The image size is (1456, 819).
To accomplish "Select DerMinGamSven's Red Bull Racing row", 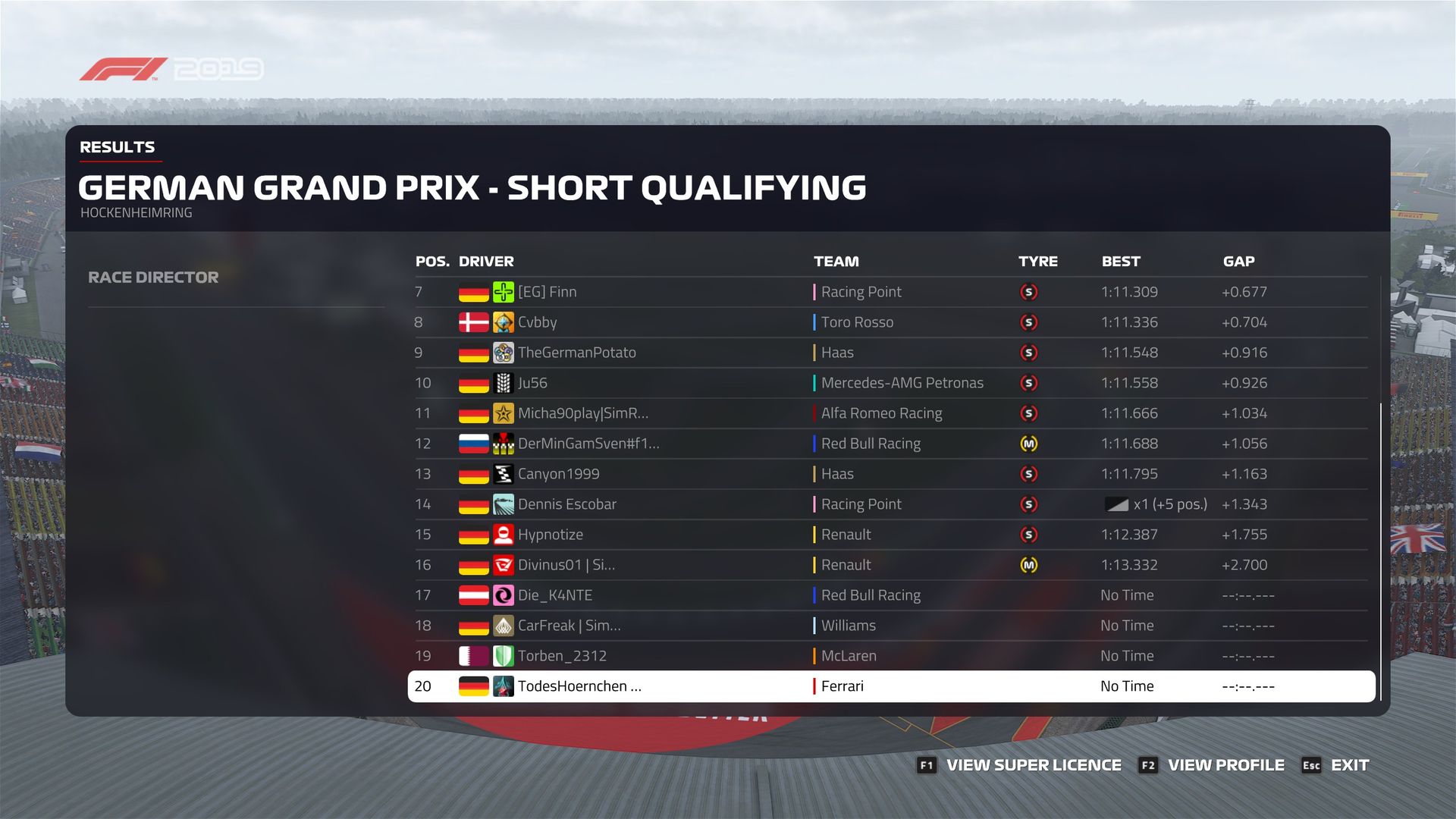I will coord(588,444).
